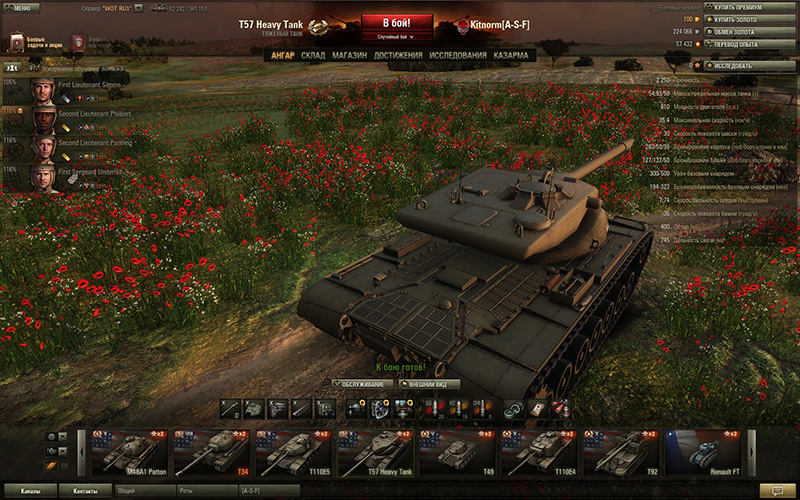This screenshot has width=800, height=500.
Task: Open the «Меню» button
Action: [18, 7]
